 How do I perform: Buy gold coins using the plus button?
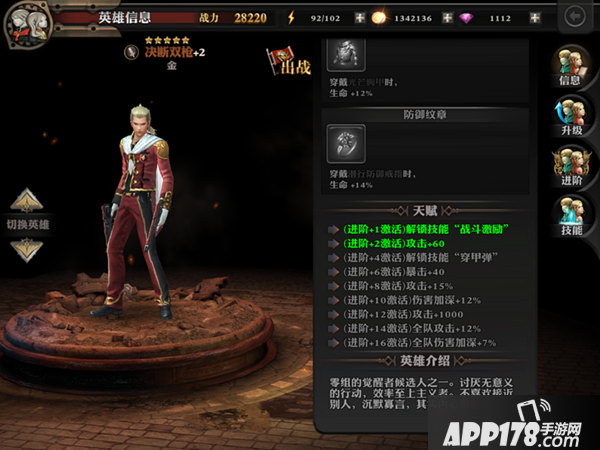447,18
